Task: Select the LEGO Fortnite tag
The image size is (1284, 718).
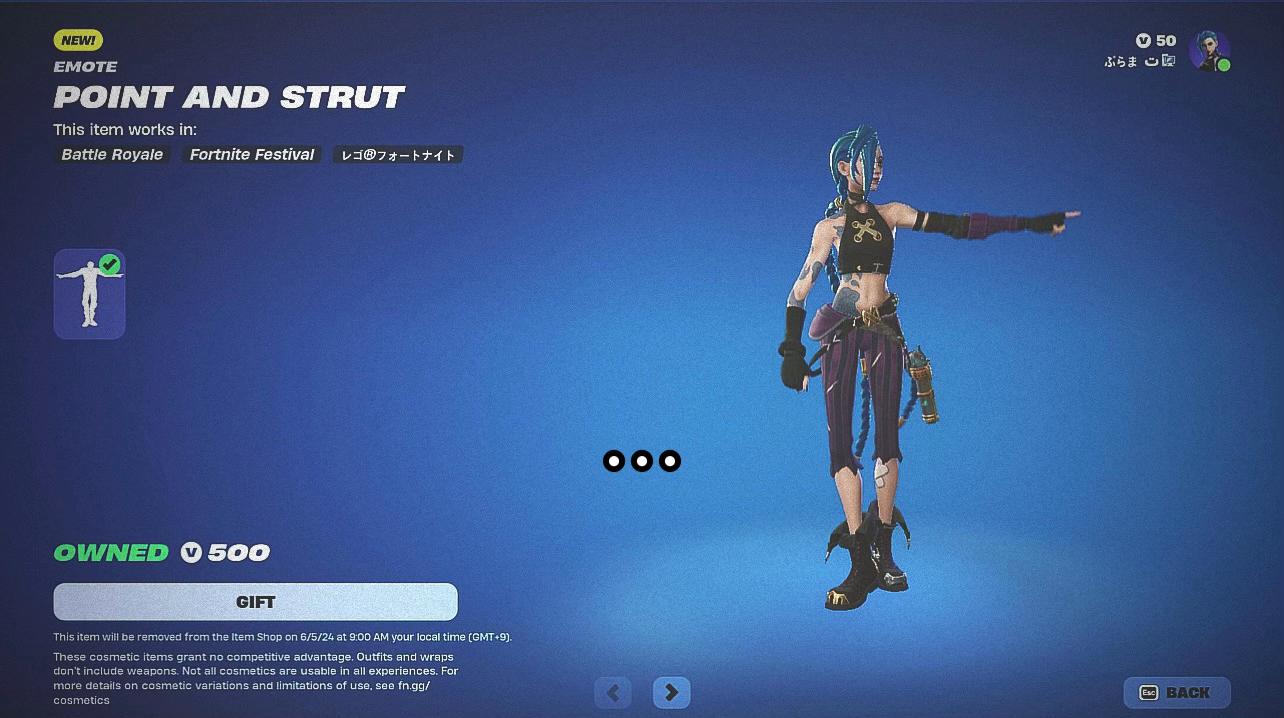Action: (x=398, y=155)
